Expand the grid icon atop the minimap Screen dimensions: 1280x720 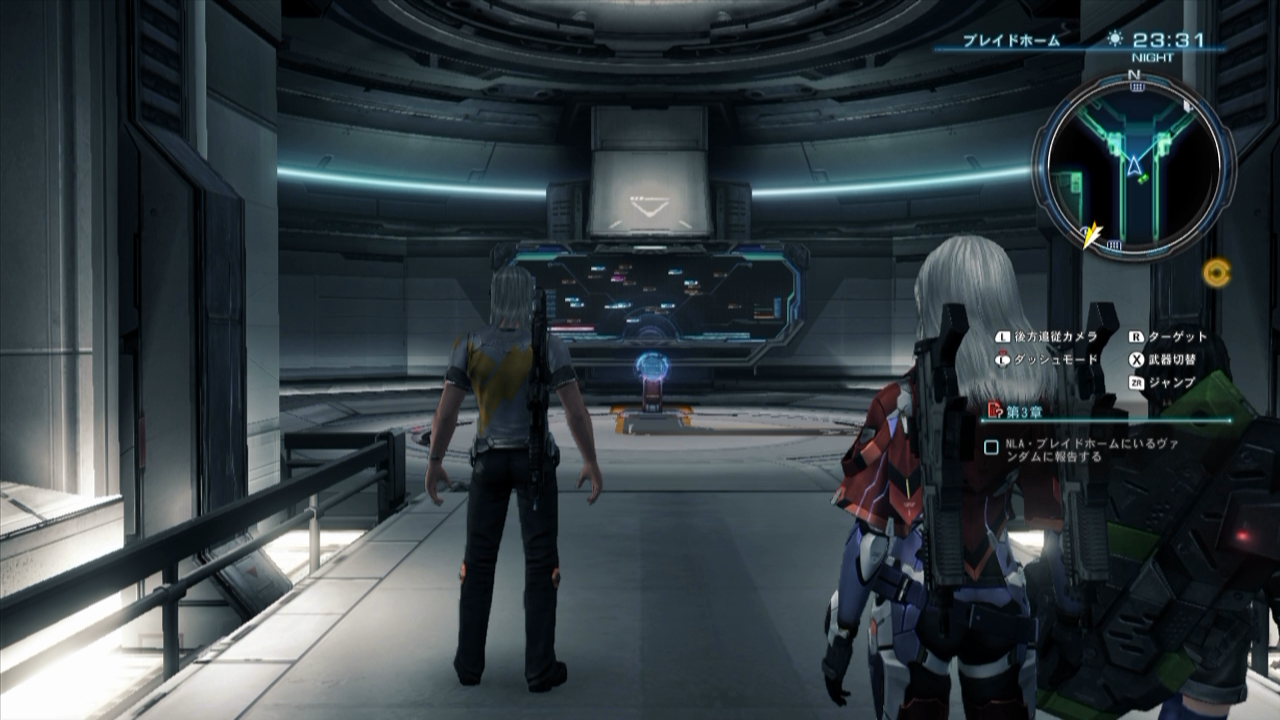[1136, 84]
